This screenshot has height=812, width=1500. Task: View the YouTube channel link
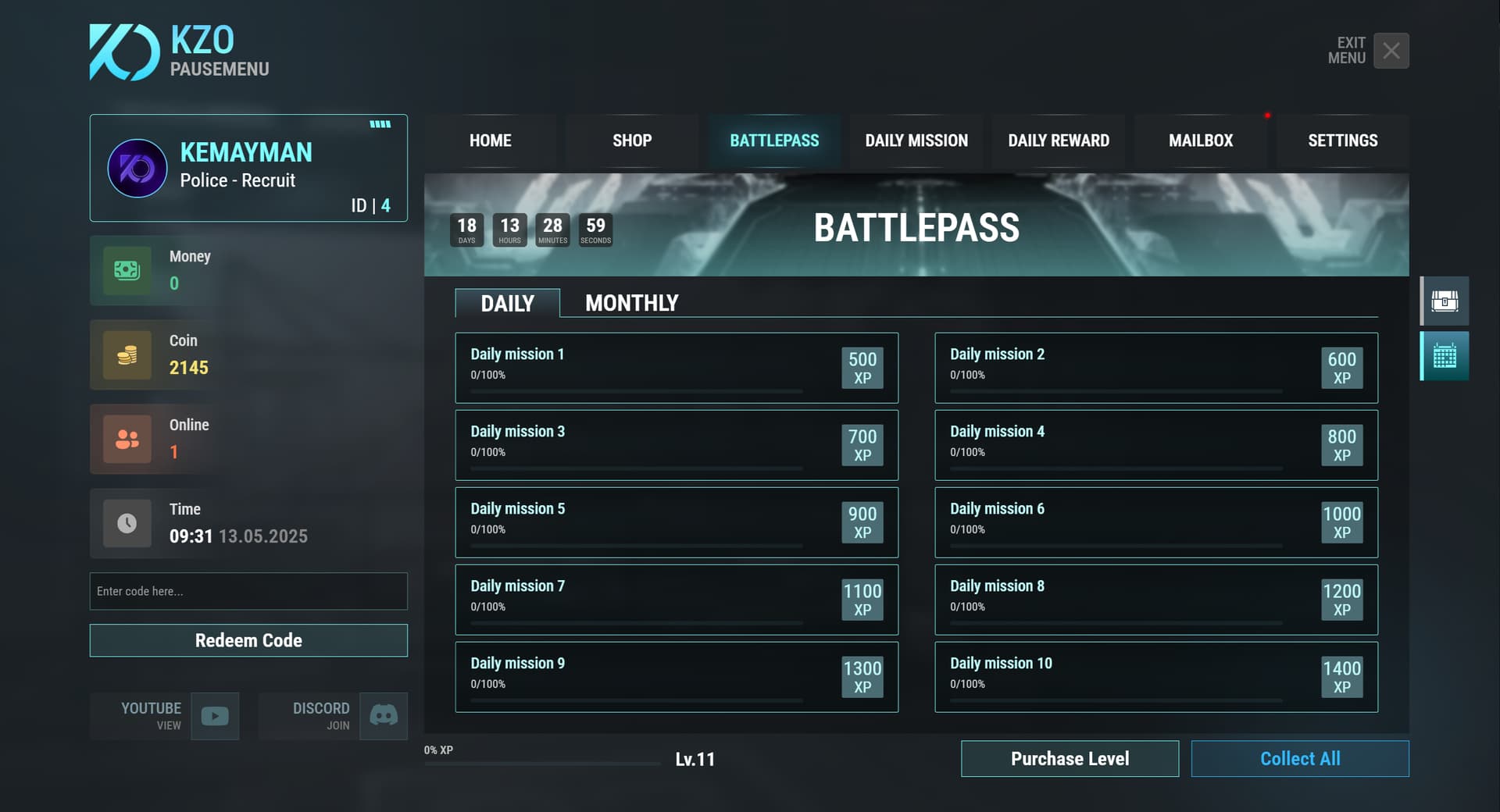pos(215,716)
